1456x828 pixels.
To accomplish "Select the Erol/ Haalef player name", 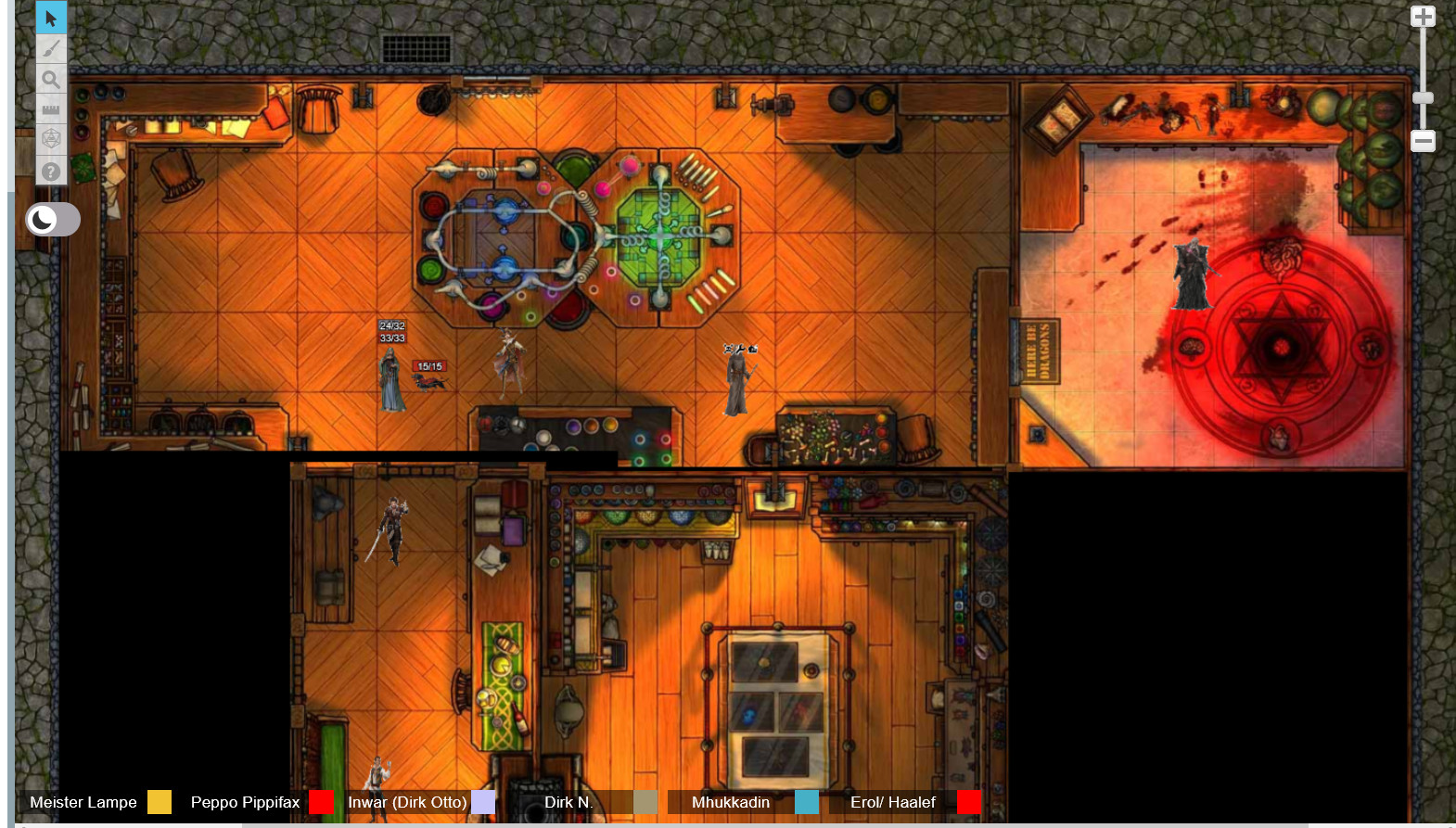I will point(893,802).
